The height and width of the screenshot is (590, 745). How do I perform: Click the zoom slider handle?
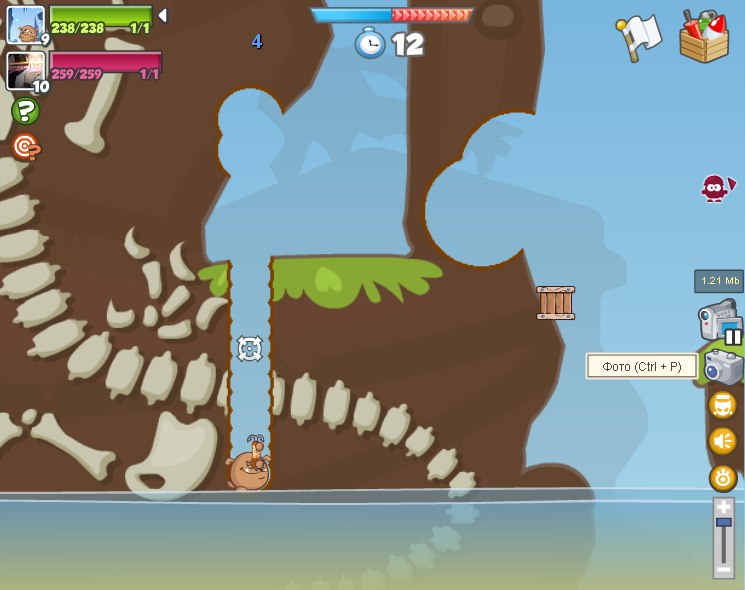(723, 523)
